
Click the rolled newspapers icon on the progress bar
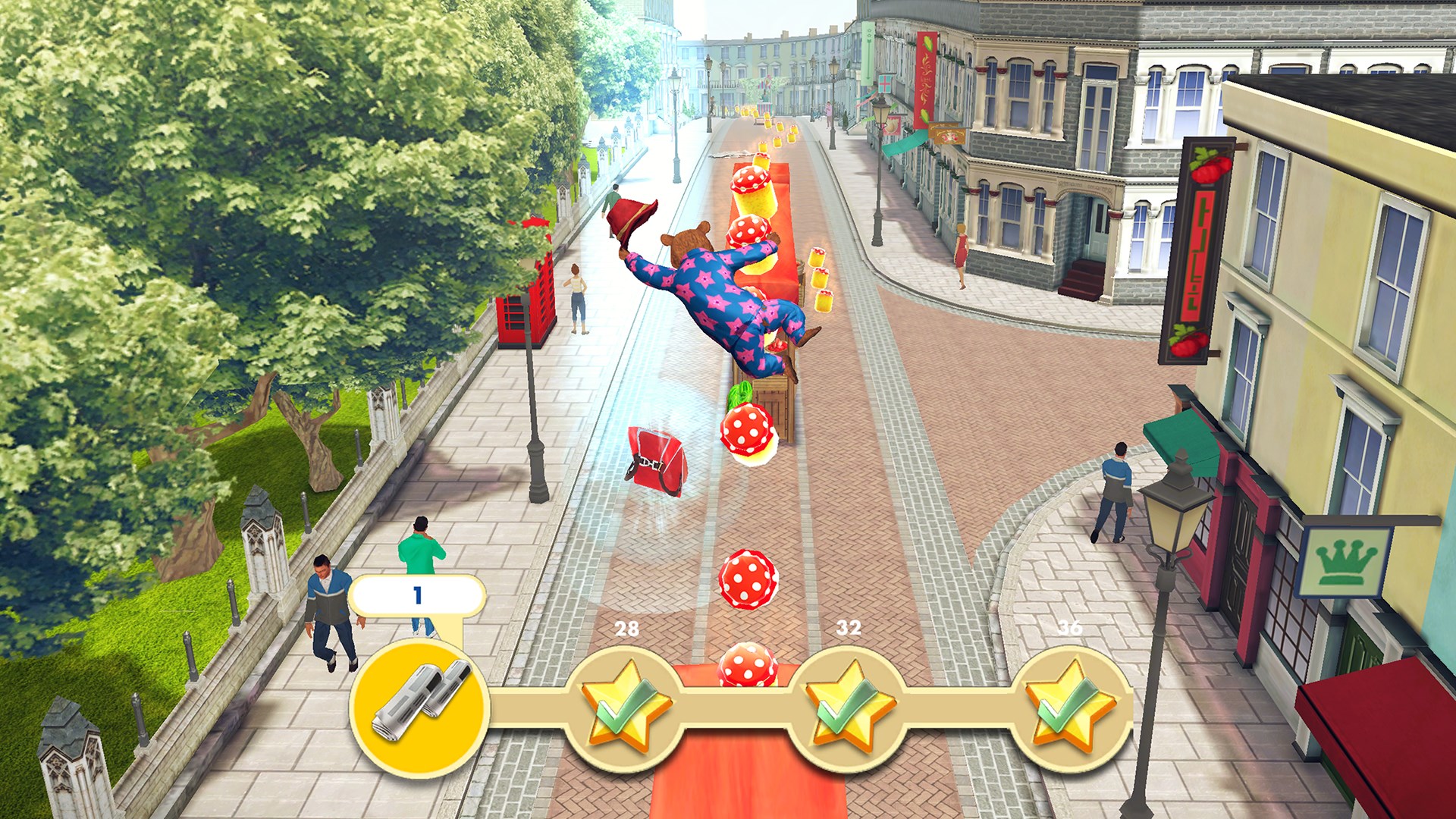point(421,705)
